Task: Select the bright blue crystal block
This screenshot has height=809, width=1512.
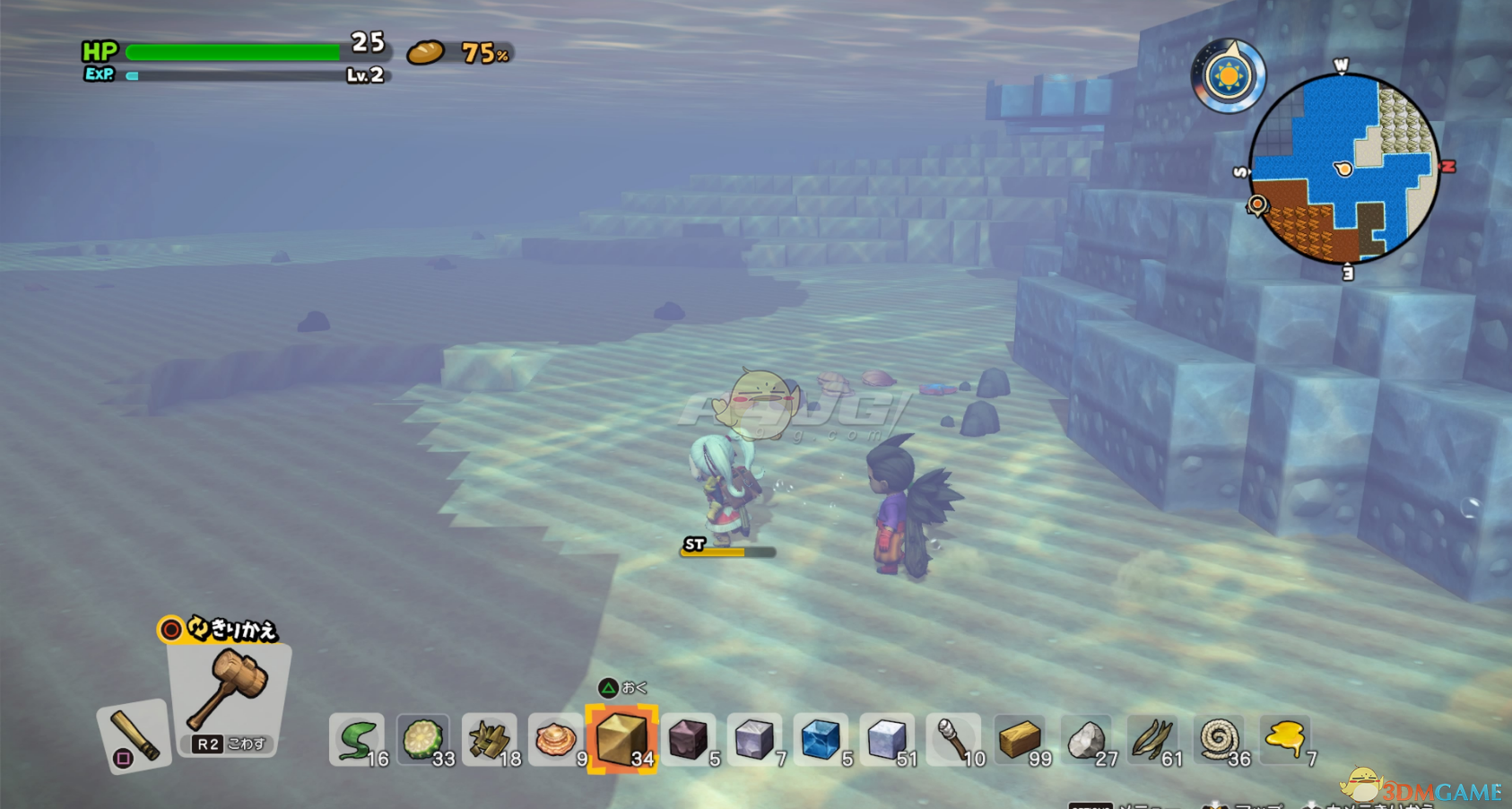Action: coord(821,740)
